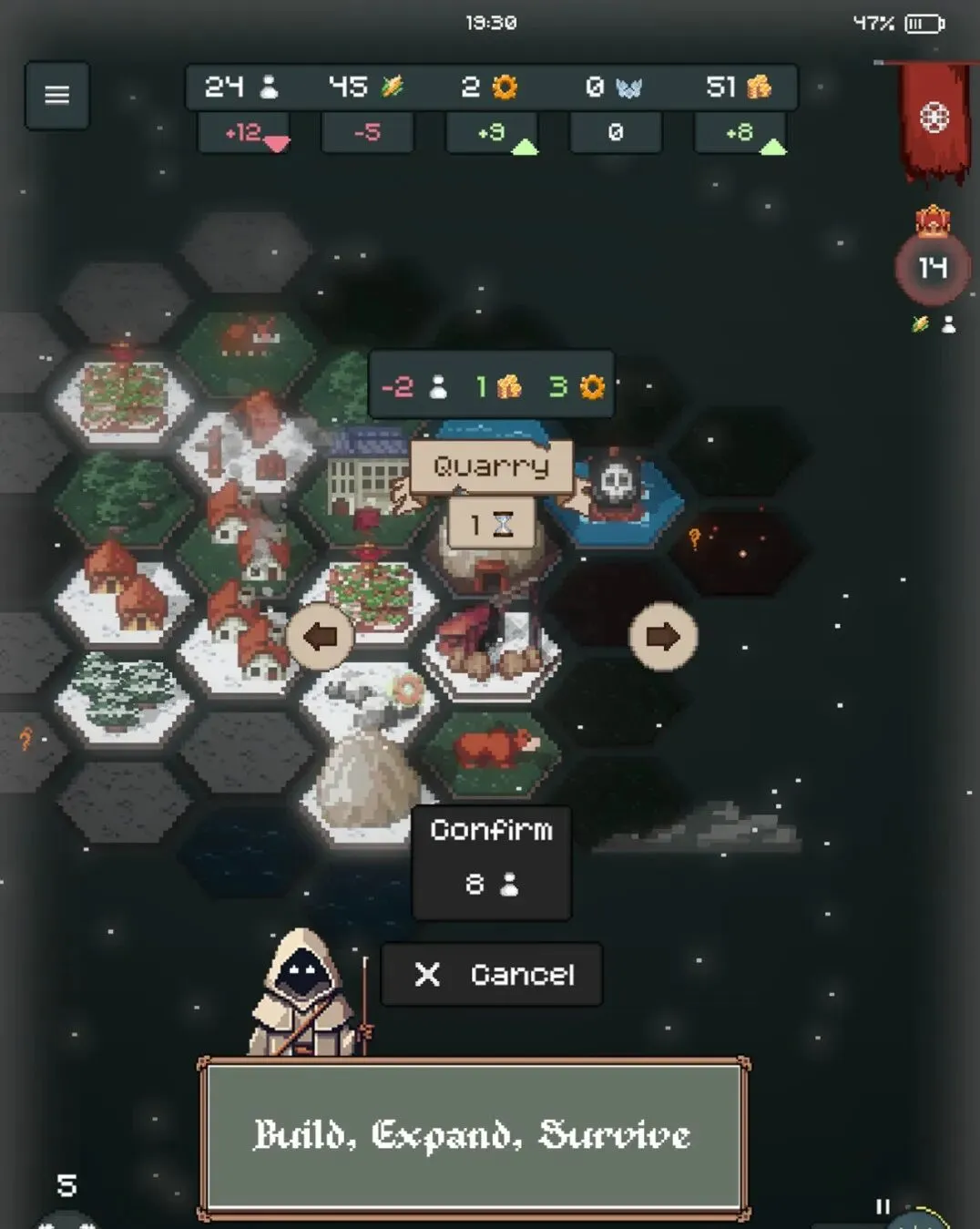Viewport: 980px width, 1229px height.
Task: Select the crowned round 14 badge
Action: coord(932,267)
